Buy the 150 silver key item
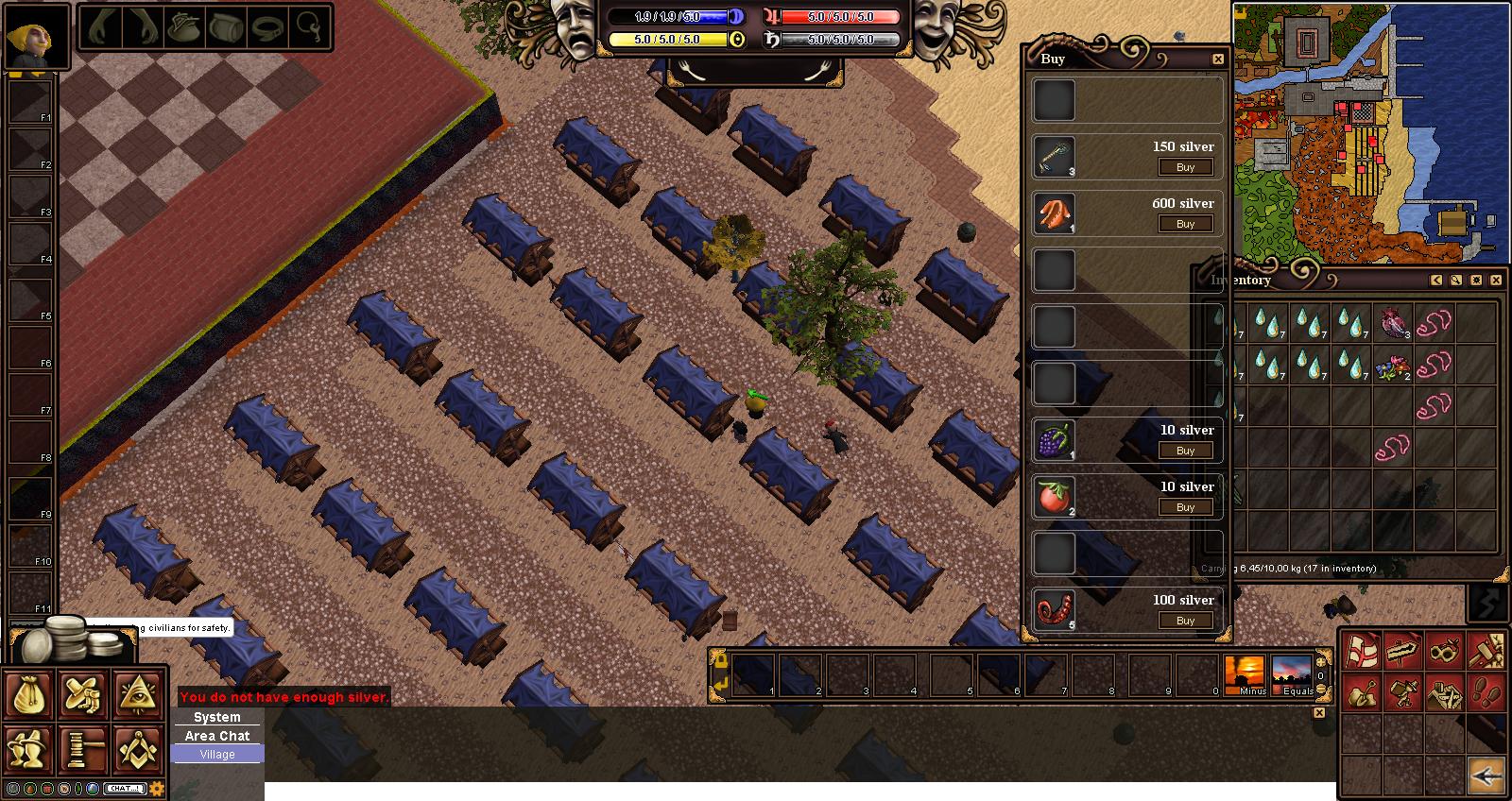The image size is (1512, 801). point(1185,167)
